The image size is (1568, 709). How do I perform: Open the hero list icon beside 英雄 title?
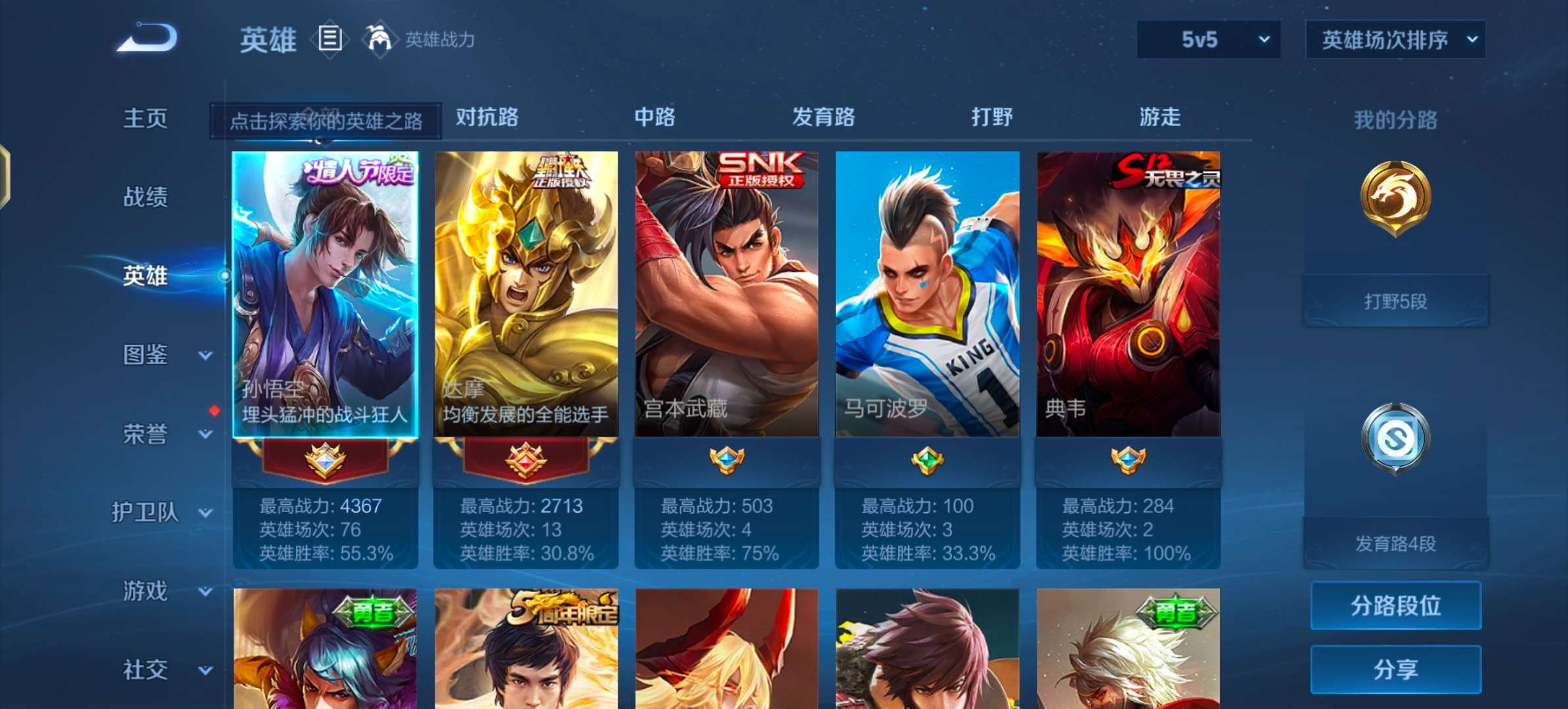pos(329,38)
